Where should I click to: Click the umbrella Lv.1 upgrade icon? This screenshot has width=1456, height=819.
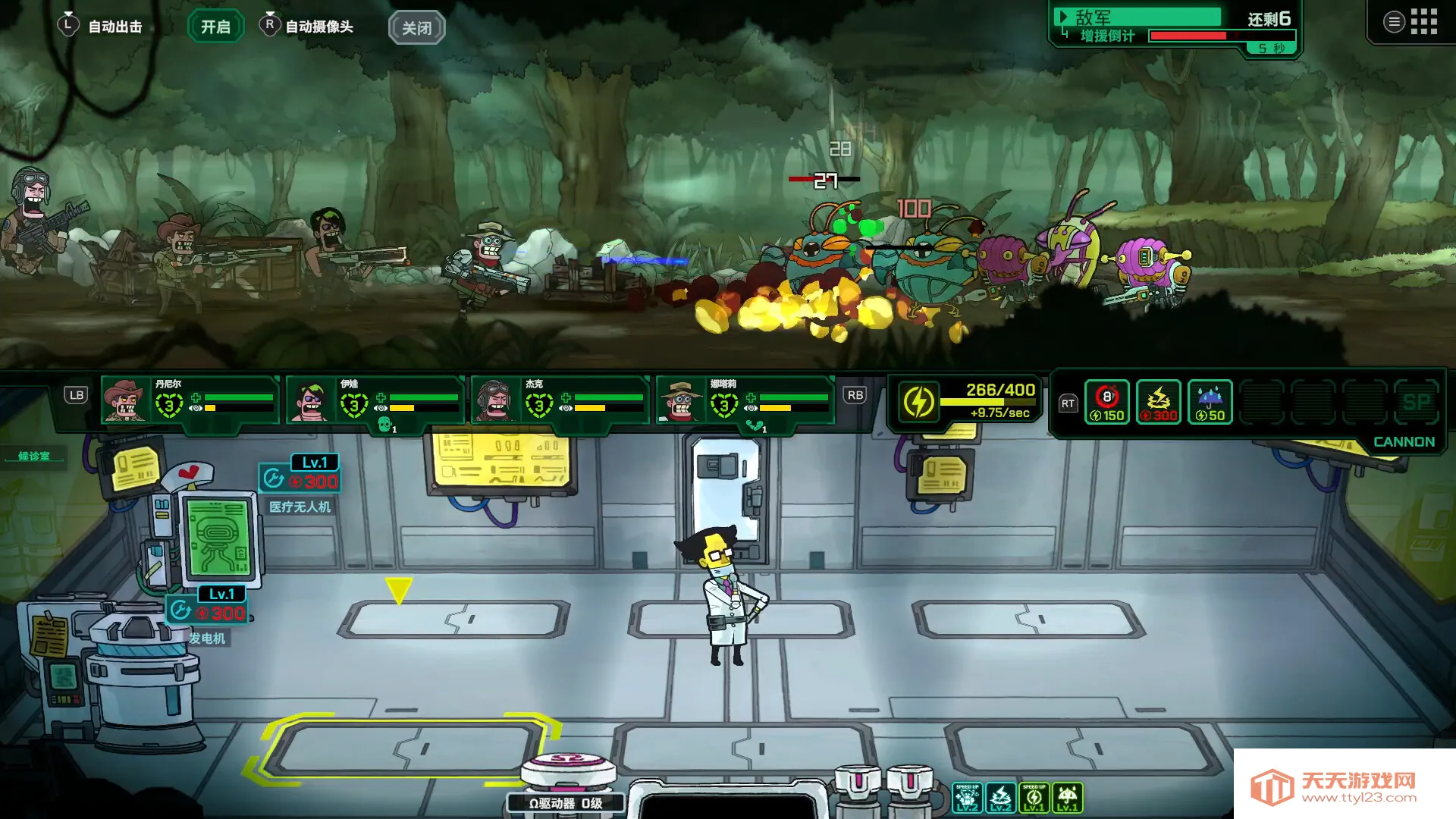tap(1067, 798)
